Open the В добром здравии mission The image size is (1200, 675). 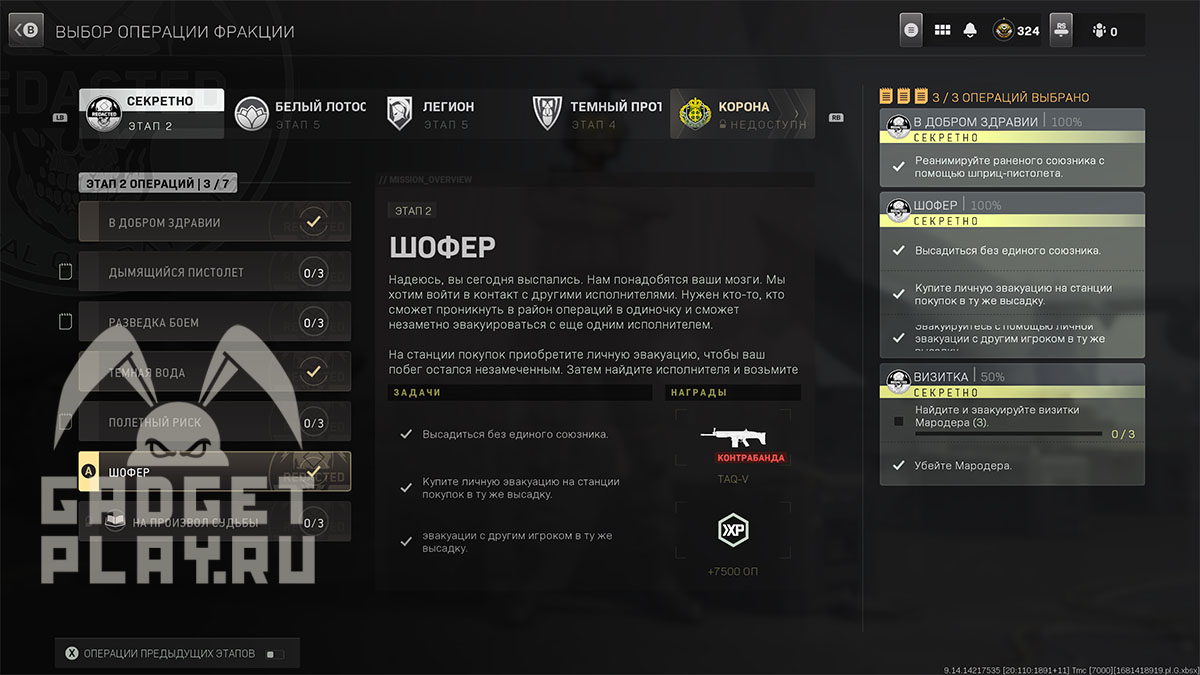coord(215,222)
